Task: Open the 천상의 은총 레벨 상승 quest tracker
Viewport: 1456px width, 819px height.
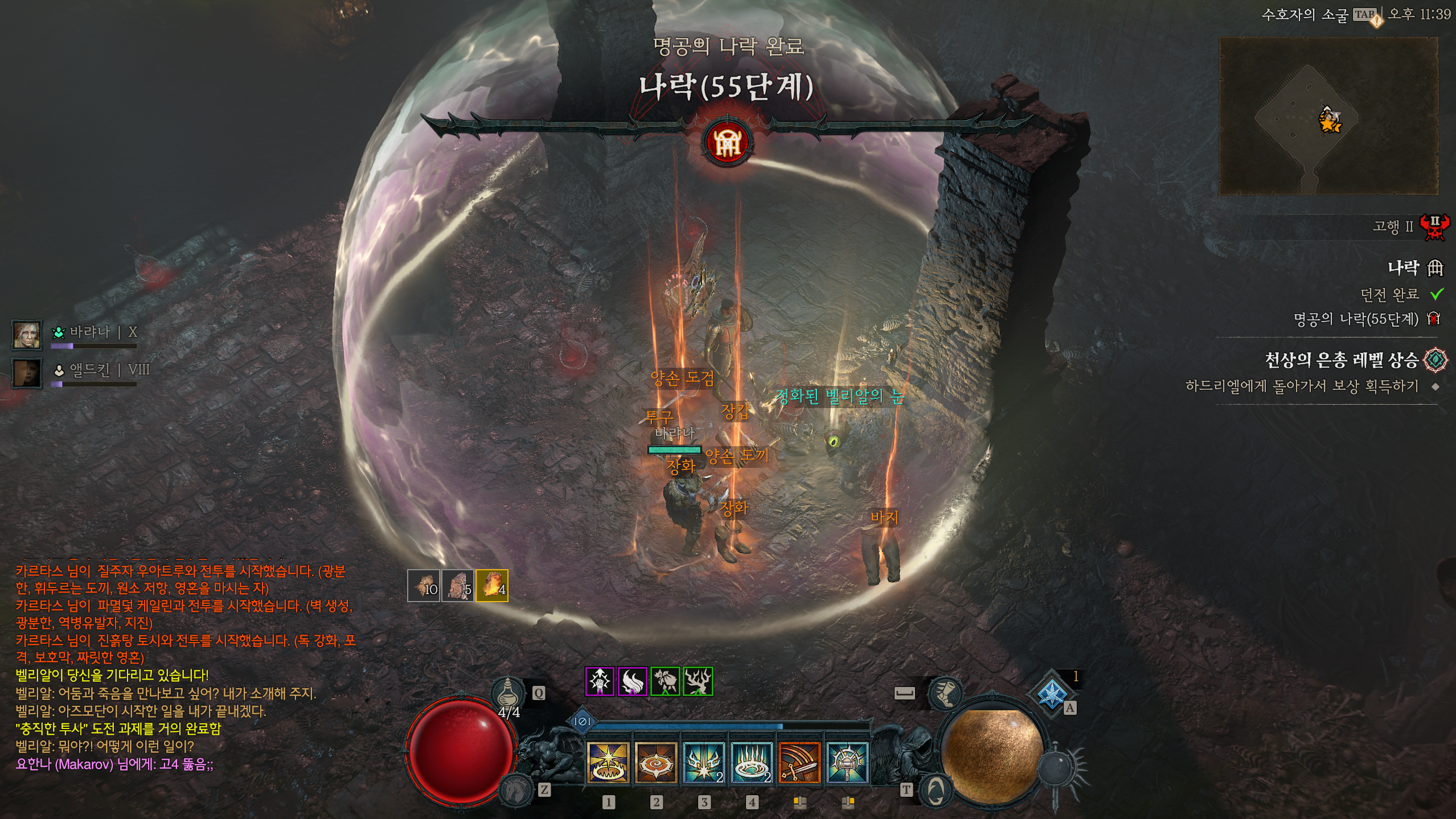Action: pyautogui.click(x=1341, y=360)
